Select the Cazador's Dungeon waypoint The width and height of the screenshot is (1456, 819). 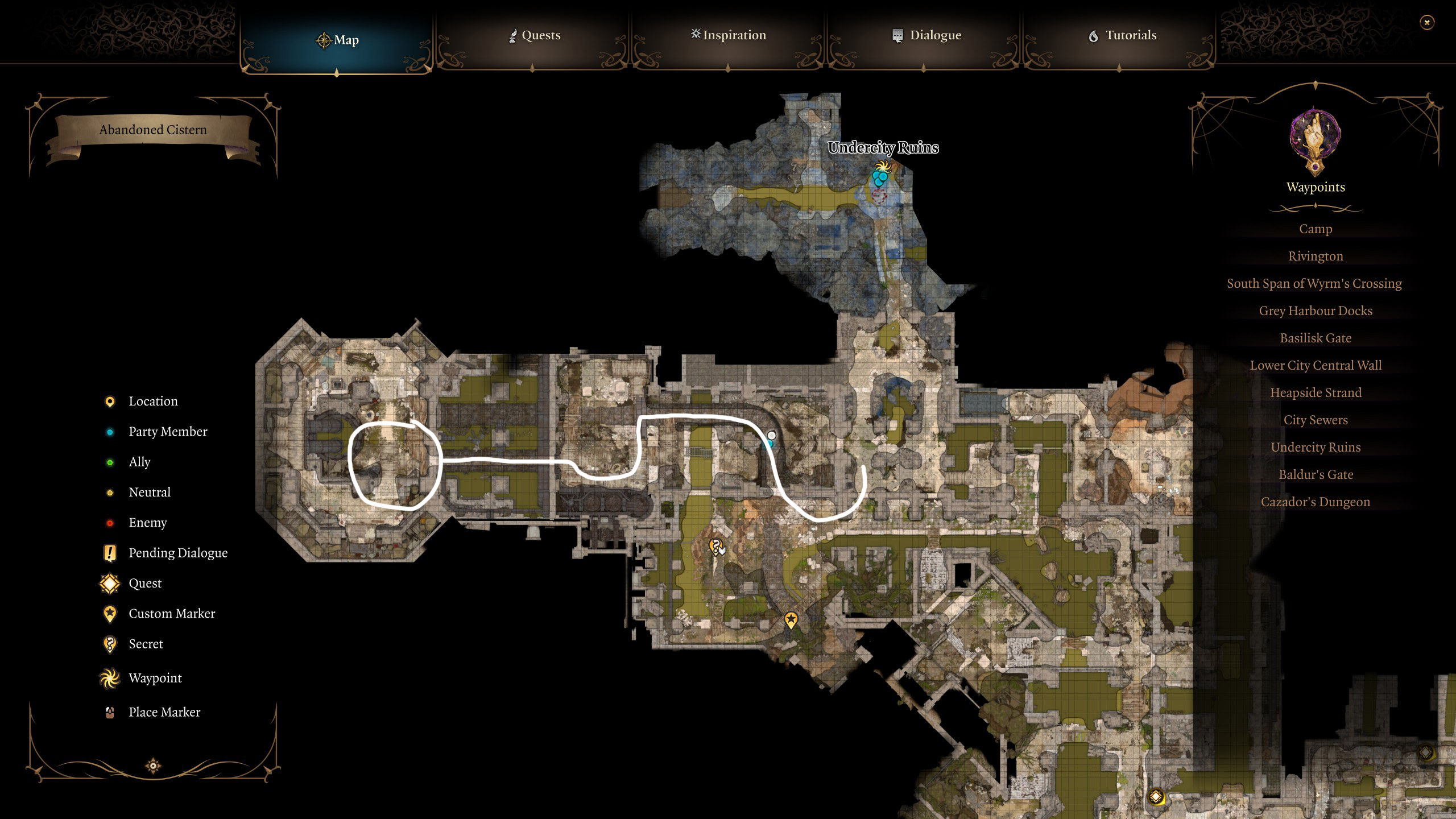(1316, 502)
